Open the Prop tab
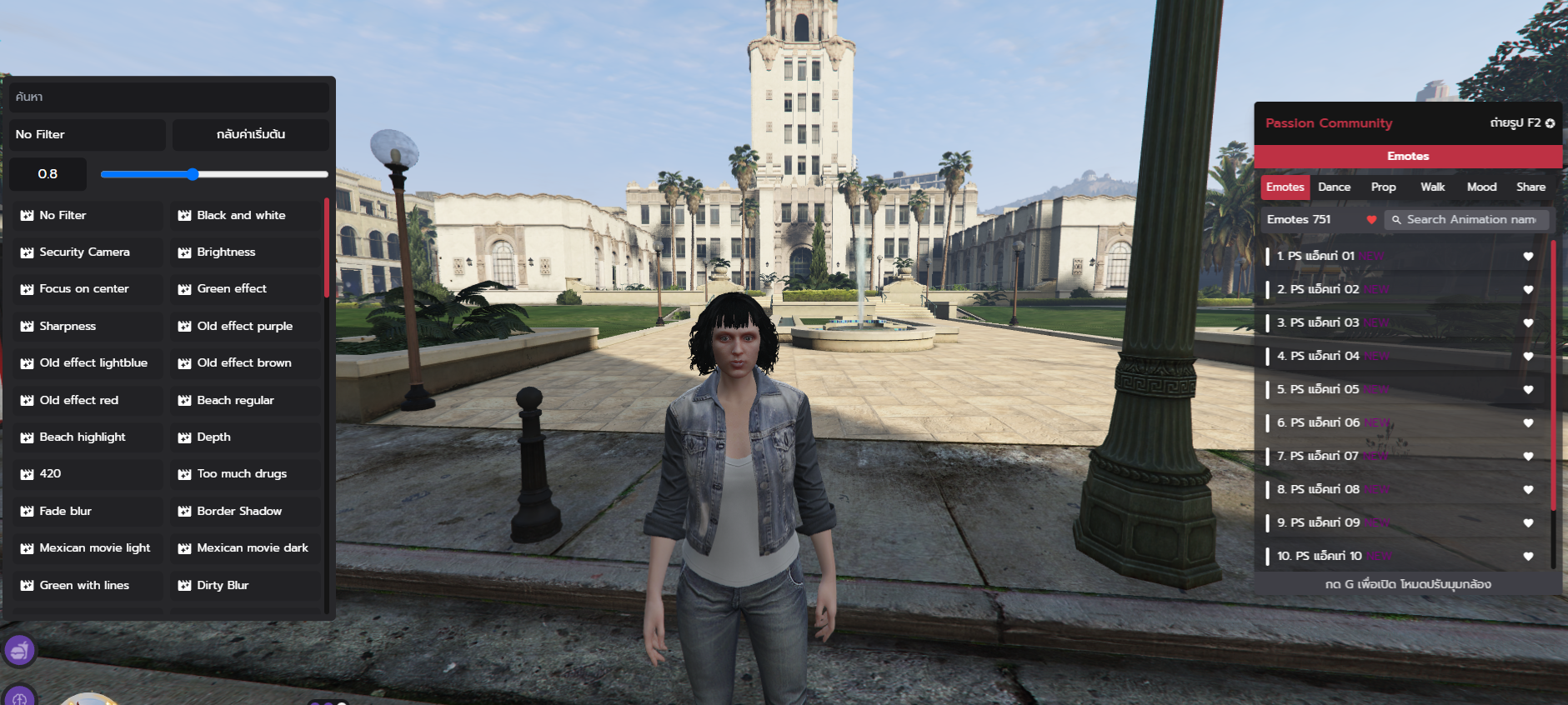 tap(1383, 187)
